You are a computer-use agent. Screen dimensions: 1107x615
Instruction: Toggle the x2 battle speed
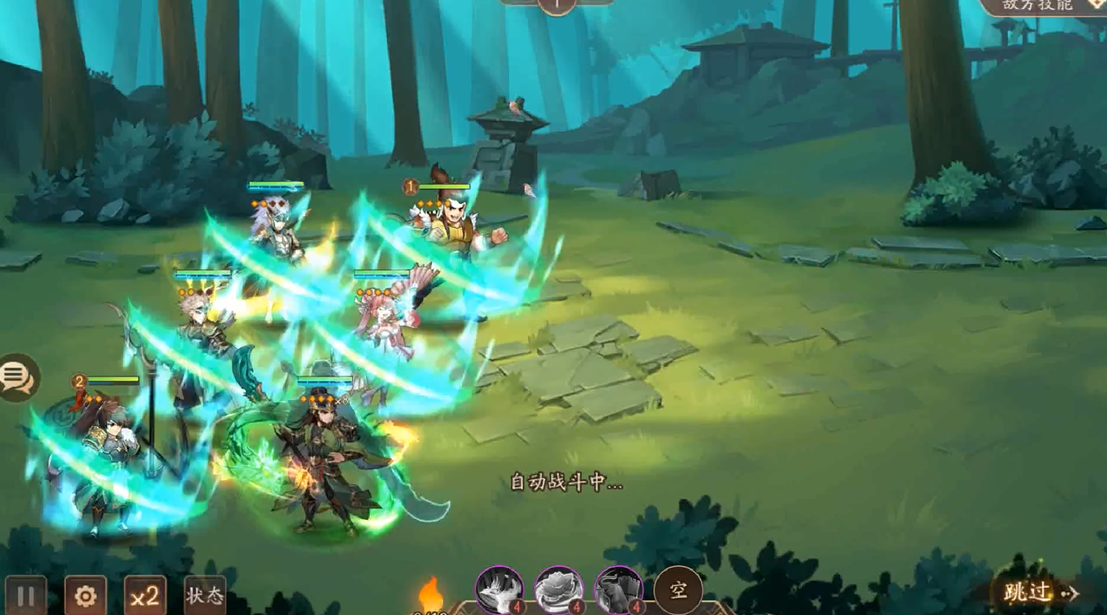click(x=145, y=596)
